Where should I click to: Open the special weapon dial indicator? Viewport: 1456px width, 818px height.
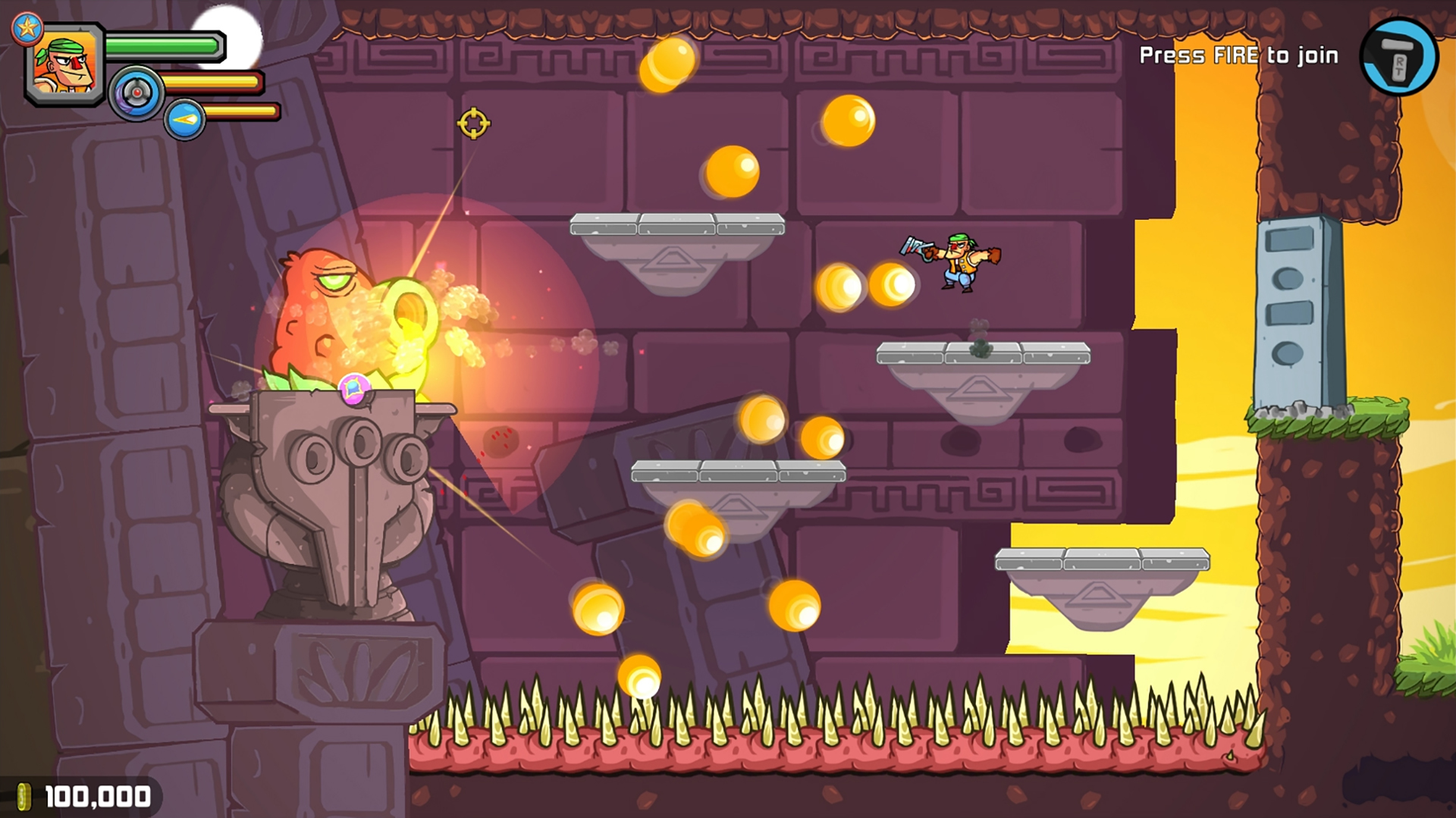point(135,95)
